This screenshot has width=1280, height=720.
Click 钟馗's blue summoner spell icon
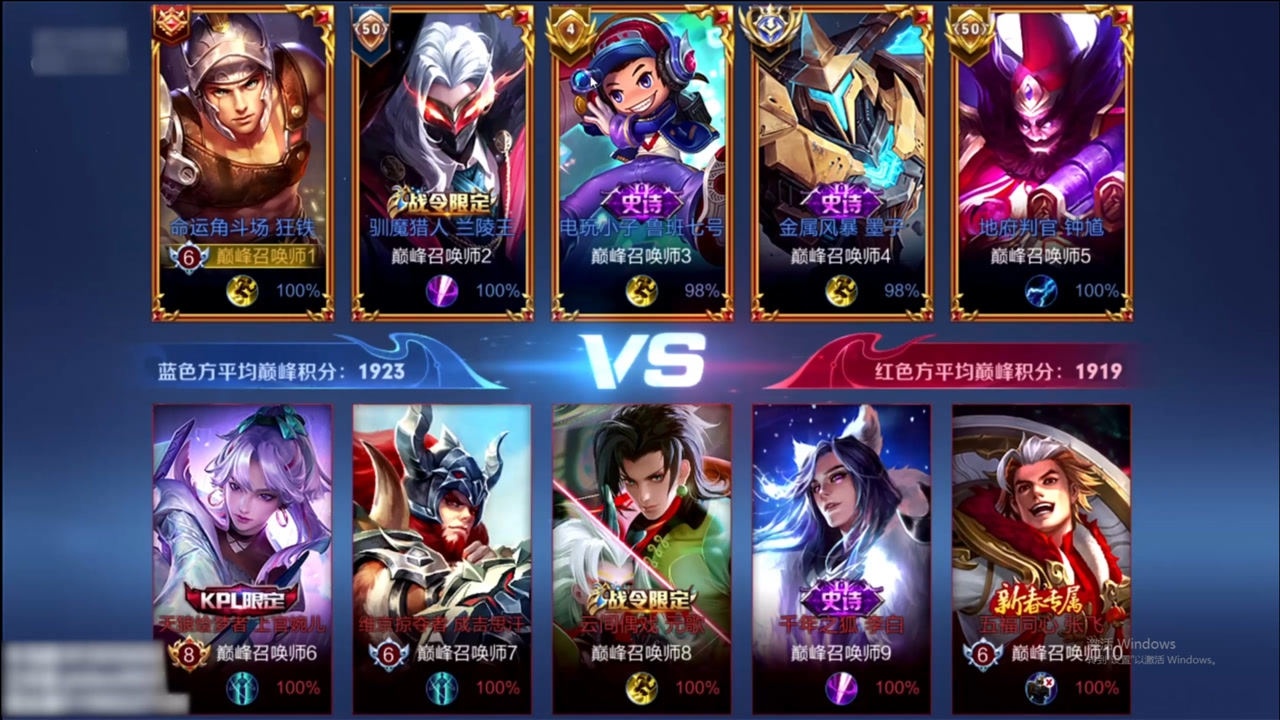point(1042,291)
